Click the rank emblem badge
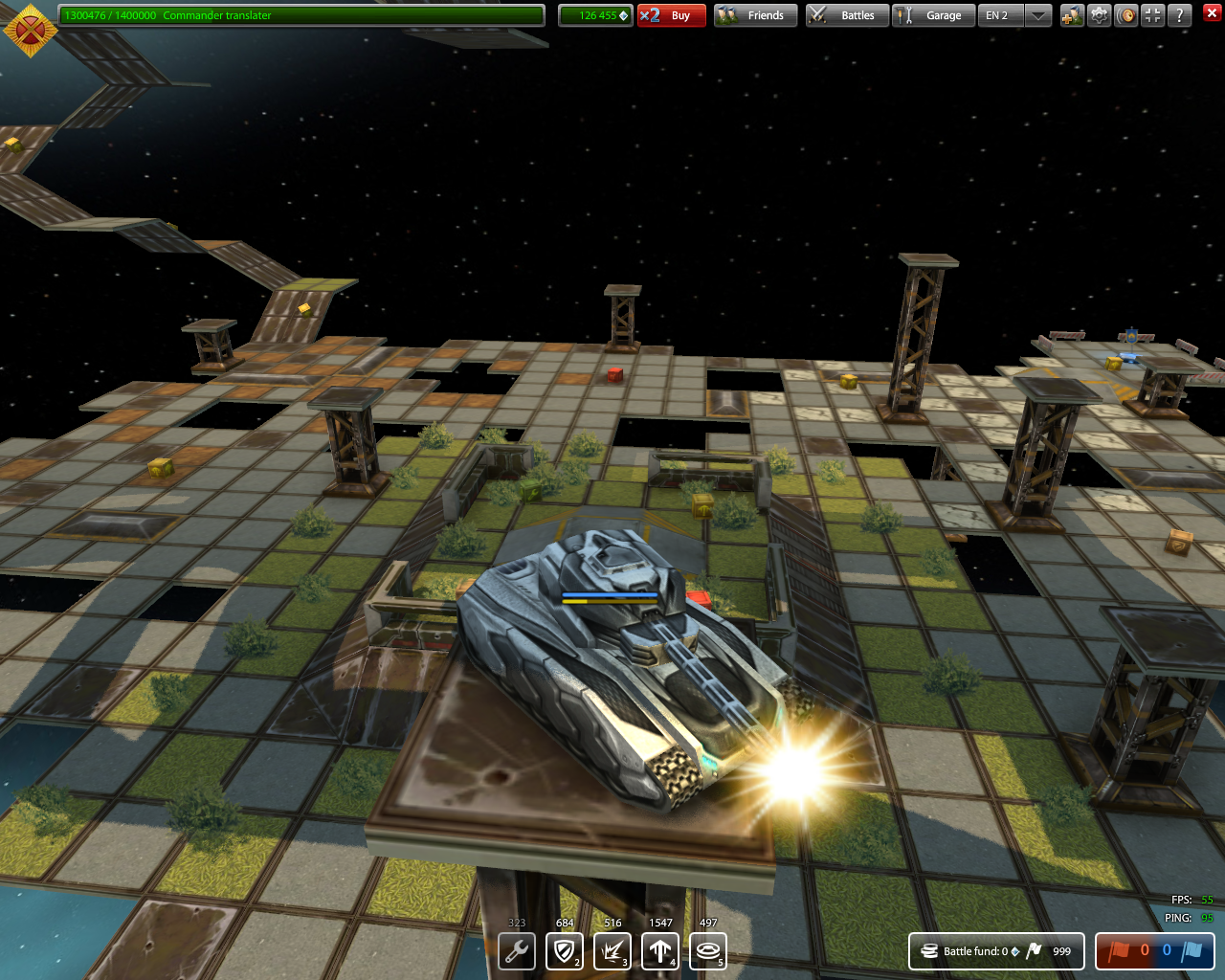 tap(30, 29)
